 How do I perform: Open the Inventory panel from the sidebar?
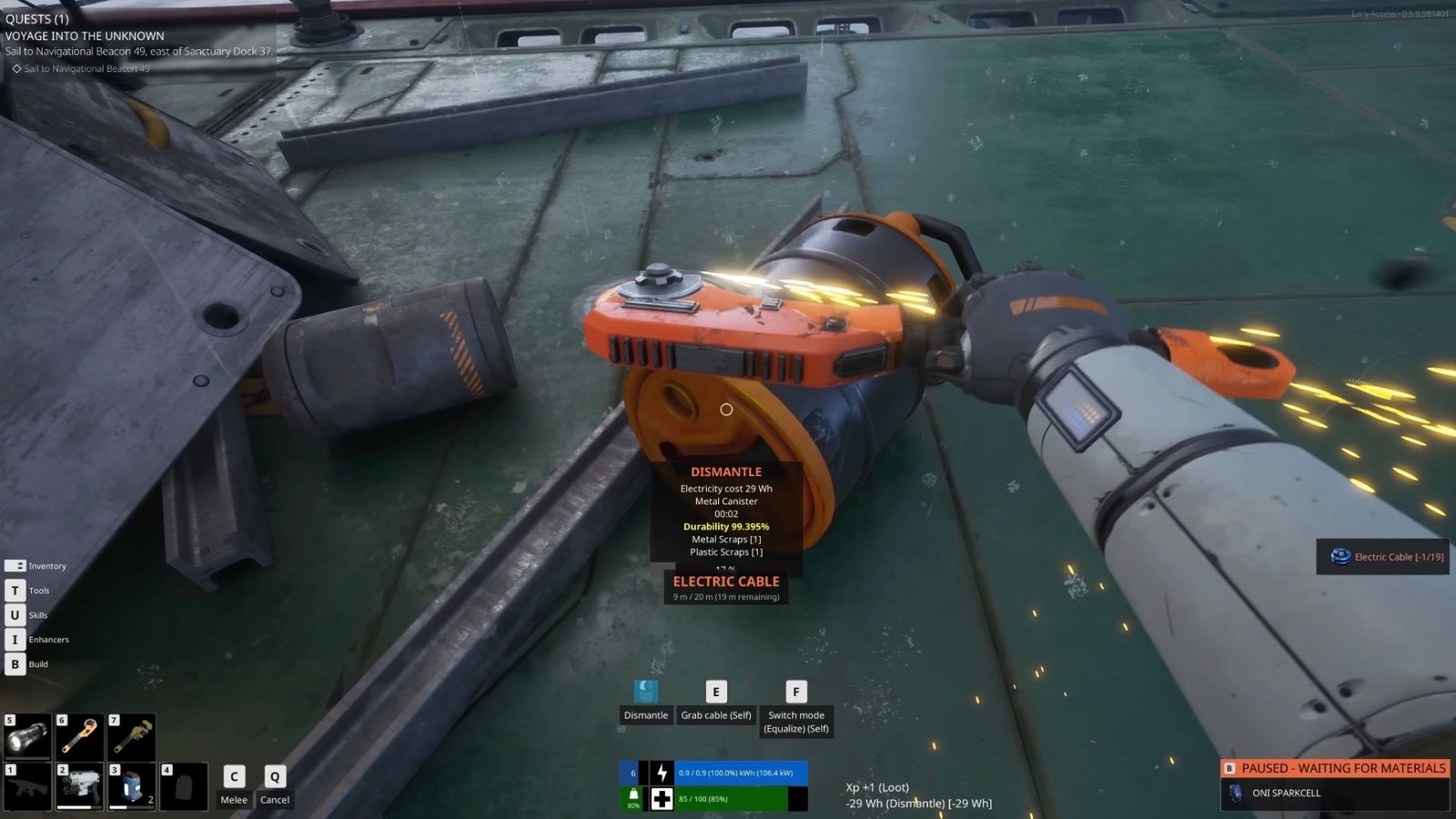click(x=15, y=565)
